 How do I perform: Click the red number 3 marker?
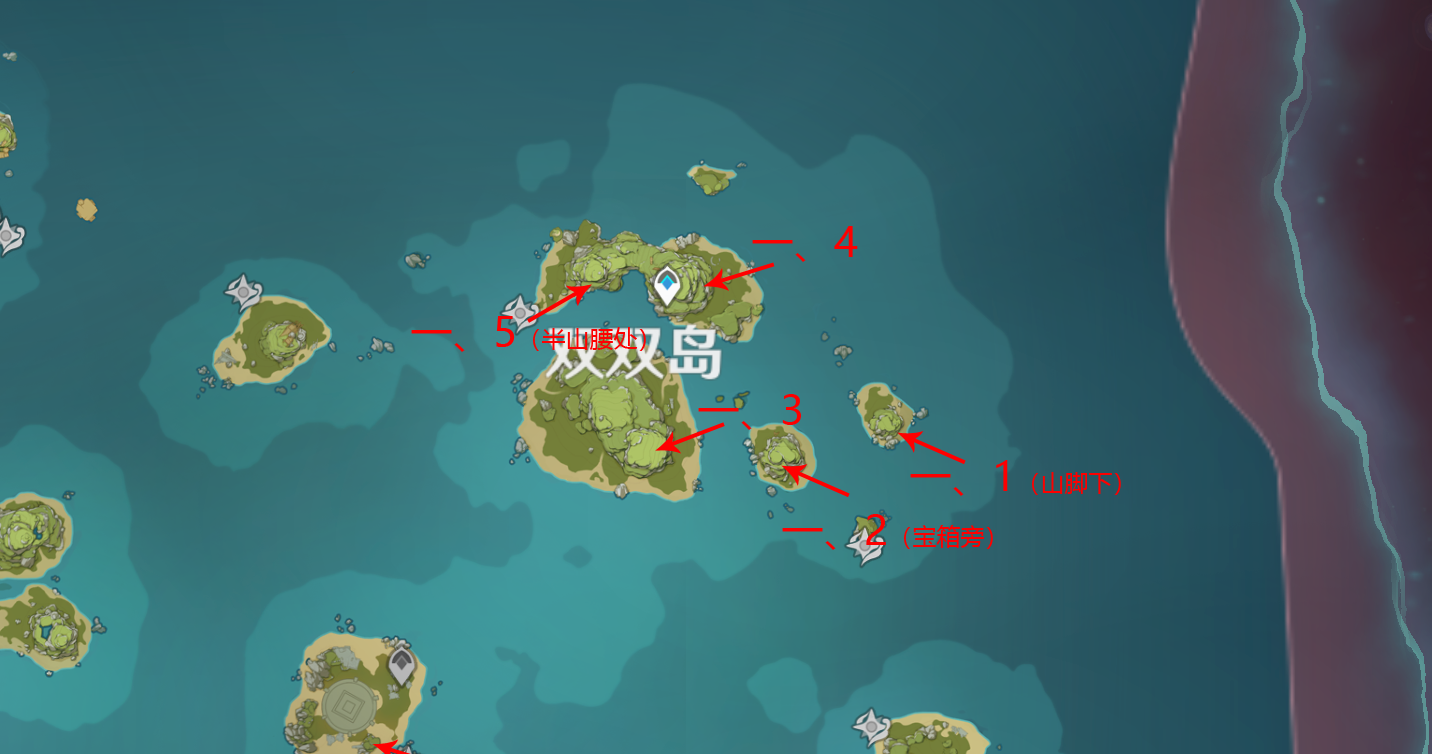coord(791,412)
